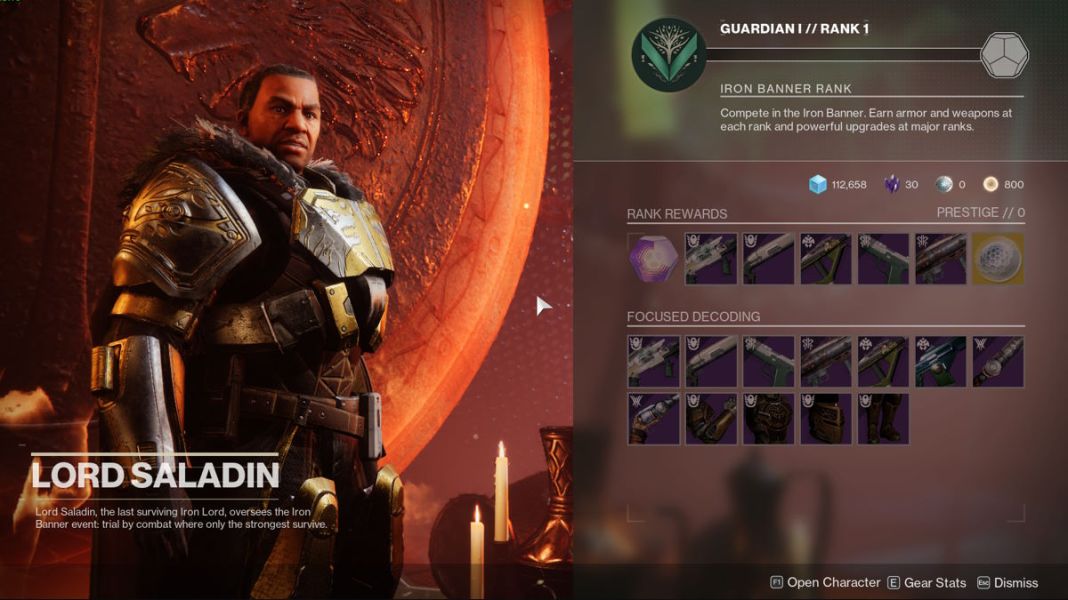The height and width of the screenshot is (600, 1068).
Task: Select the hexagon node ending the rank bar
Action: [x=1003, y=55]
